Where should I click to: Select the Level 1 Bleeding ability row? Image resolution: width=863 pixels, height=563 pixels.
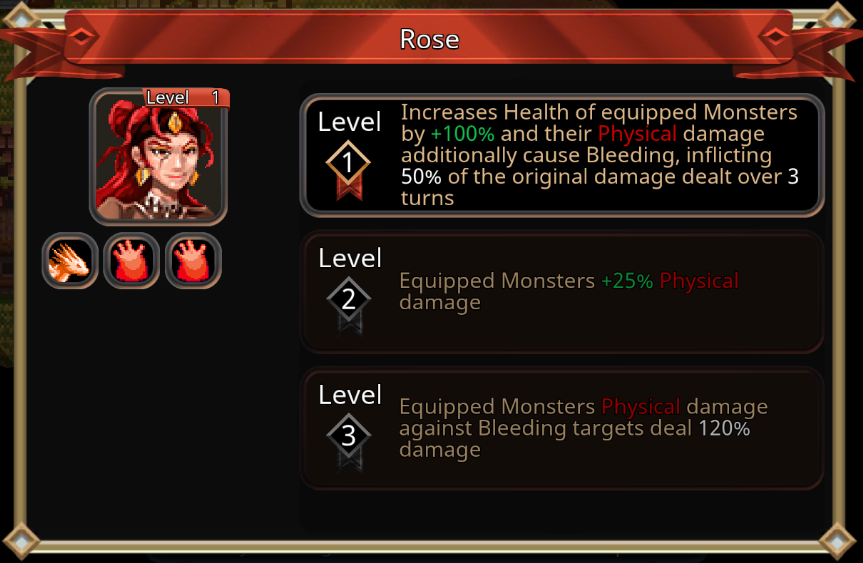point(561,155)
